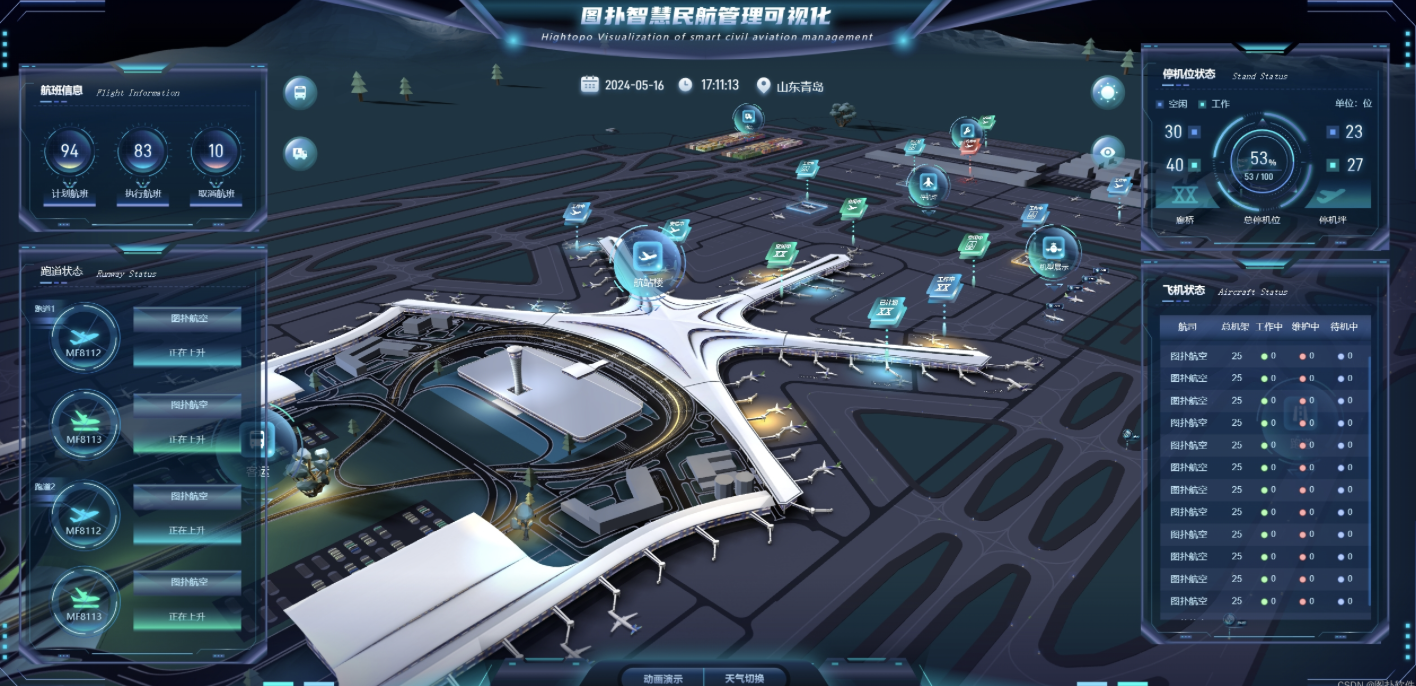Image resolution: width=1416 pixels, height=686 pixels.
Task: Select the 飞机状态 aircraft status panel header
Action: pos(1184,291)
